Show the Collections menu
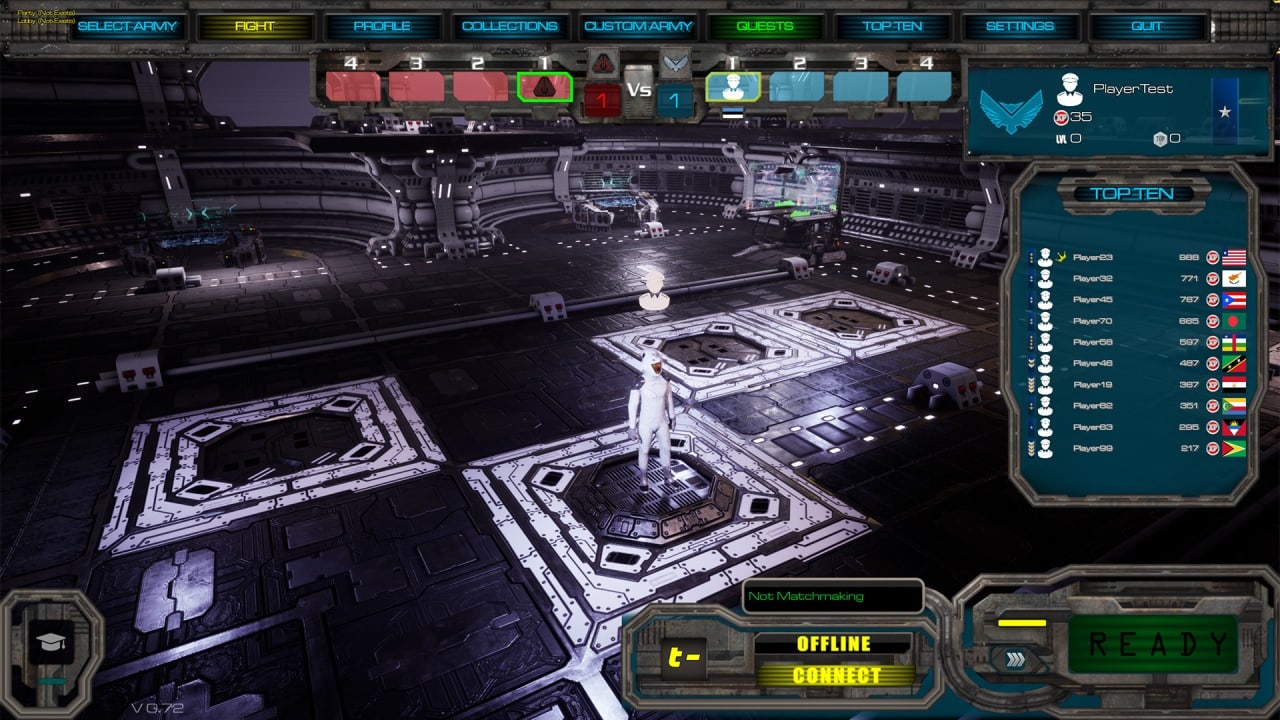The height and width of the screenshot is (720, 1280). click(510, 26)
